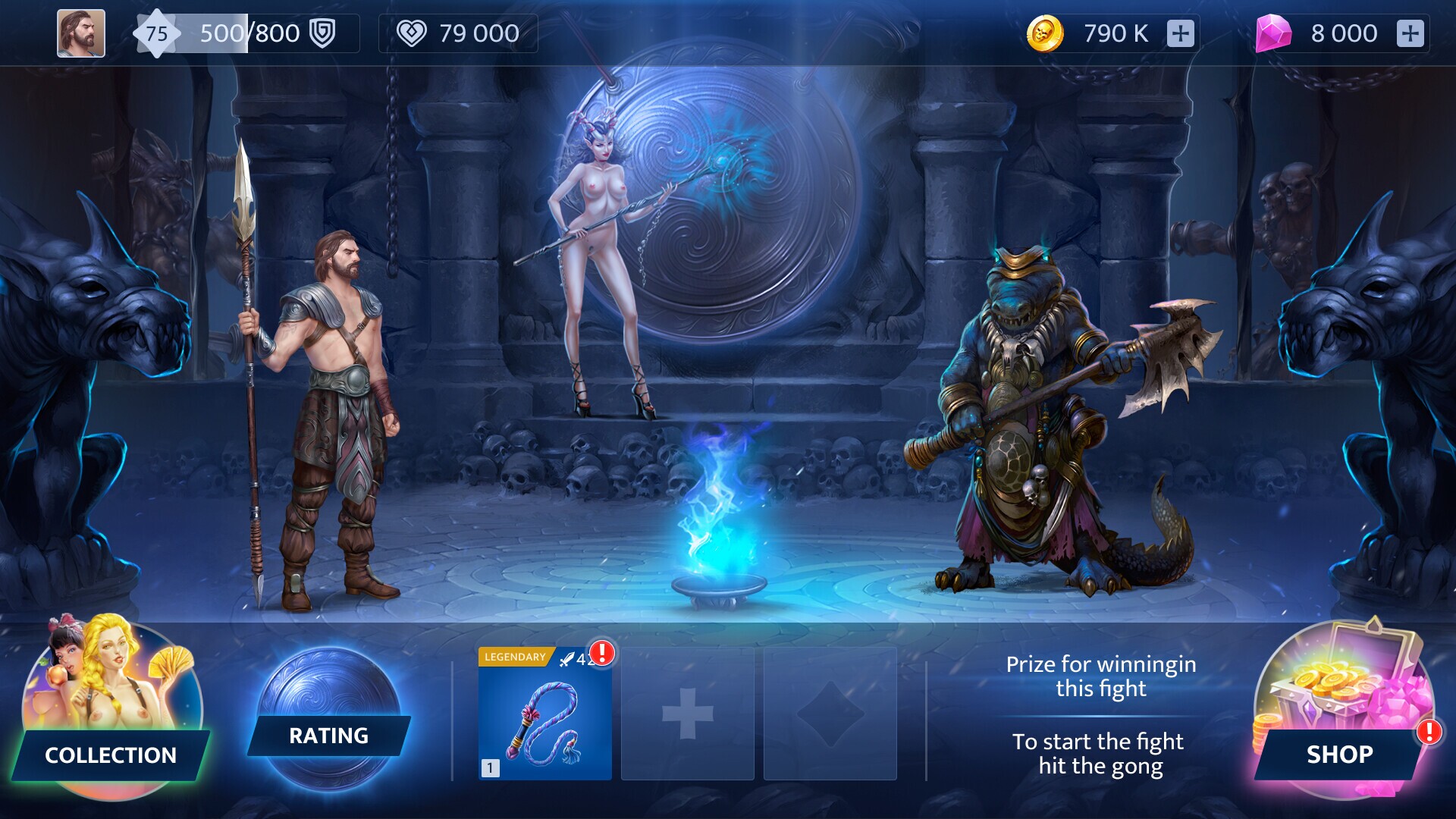Open the player avatar profile
Image resolution: width=1456 pixels, height=819 pixels.
[80, 33]
